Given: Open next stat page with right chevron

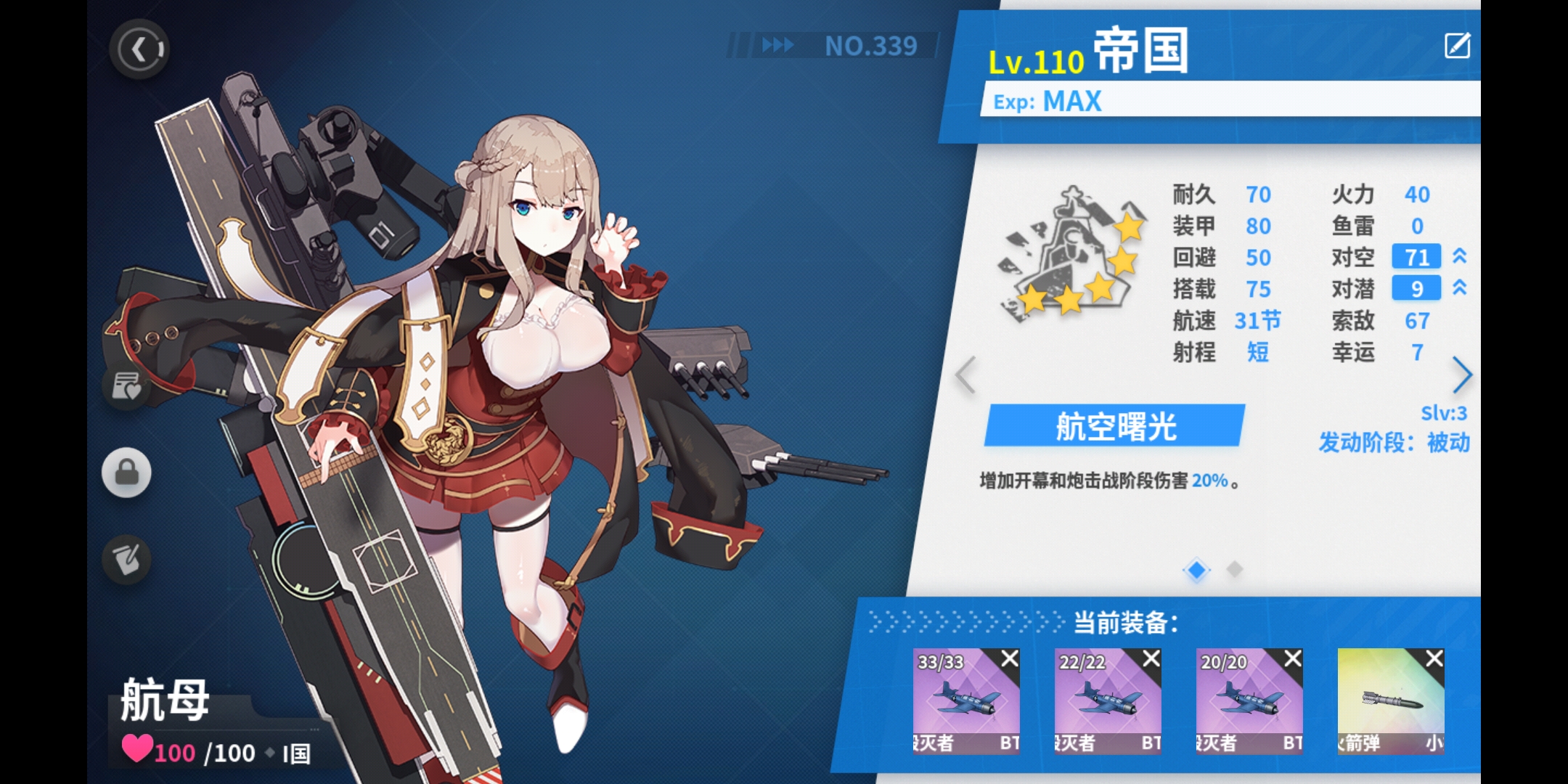Looking at the screenshot, I should coord(1463,375).
